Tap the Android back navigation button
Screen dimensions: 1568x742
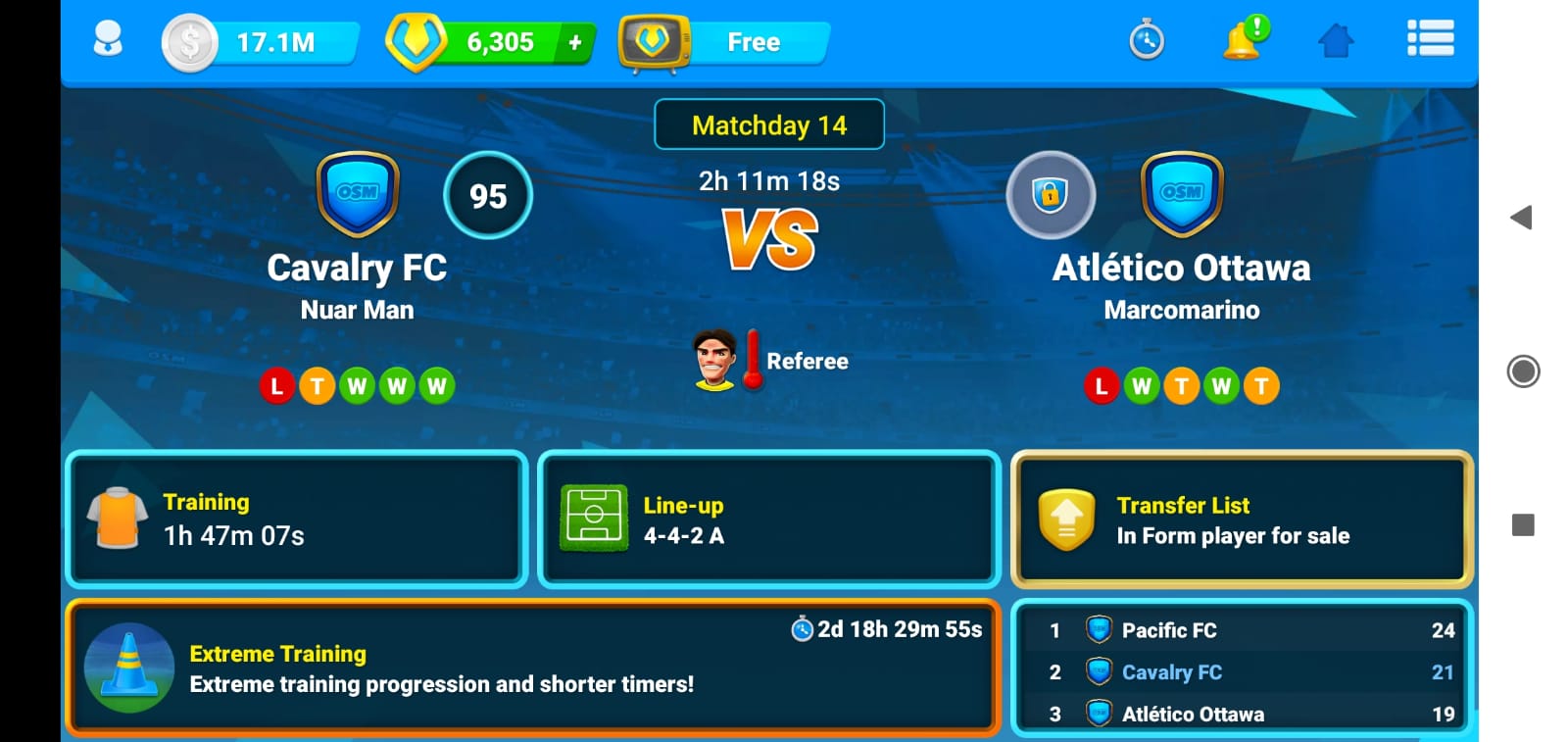1522,218
